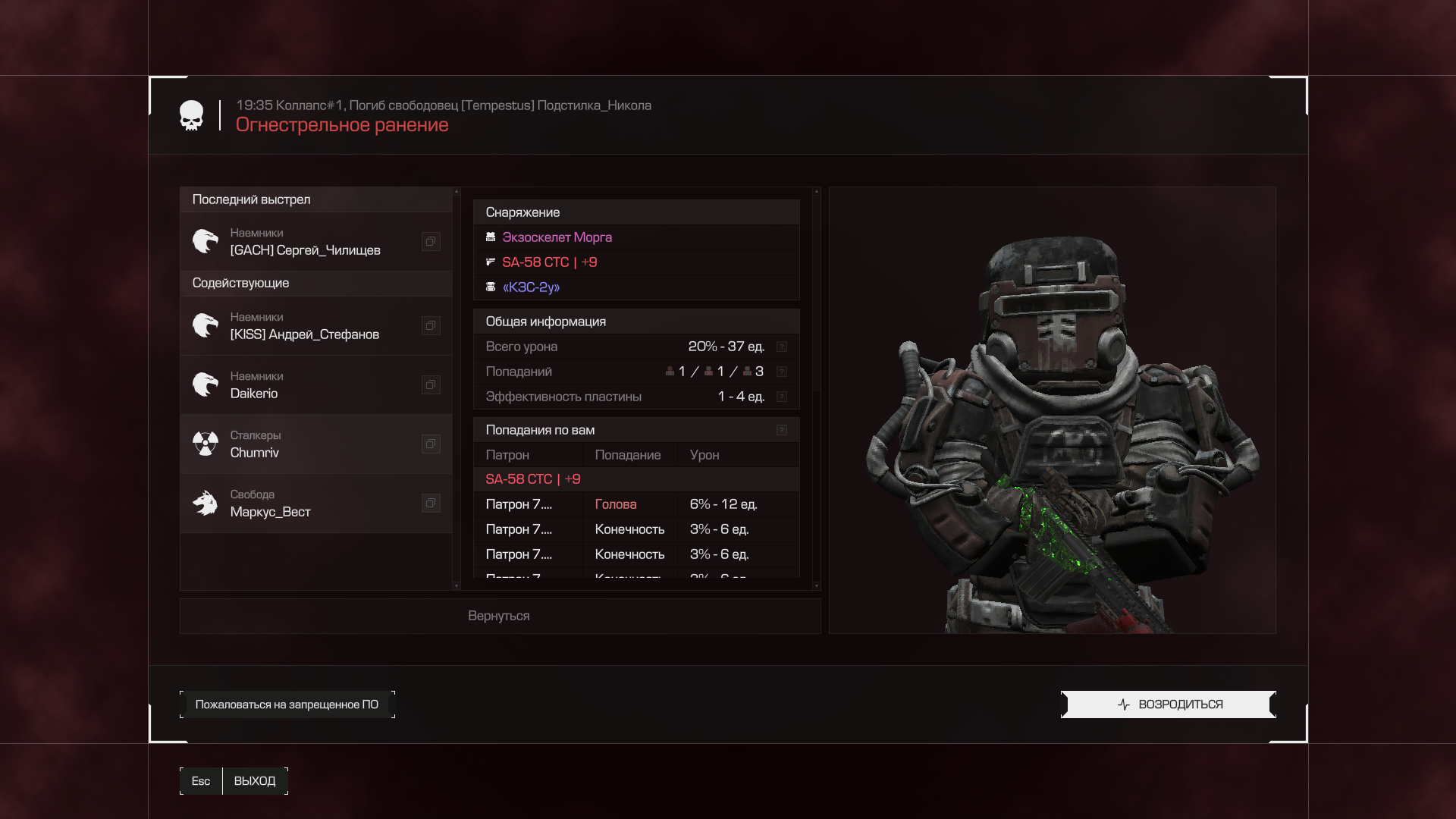Click help icon beside Эффективность пластины

(782, 397)
